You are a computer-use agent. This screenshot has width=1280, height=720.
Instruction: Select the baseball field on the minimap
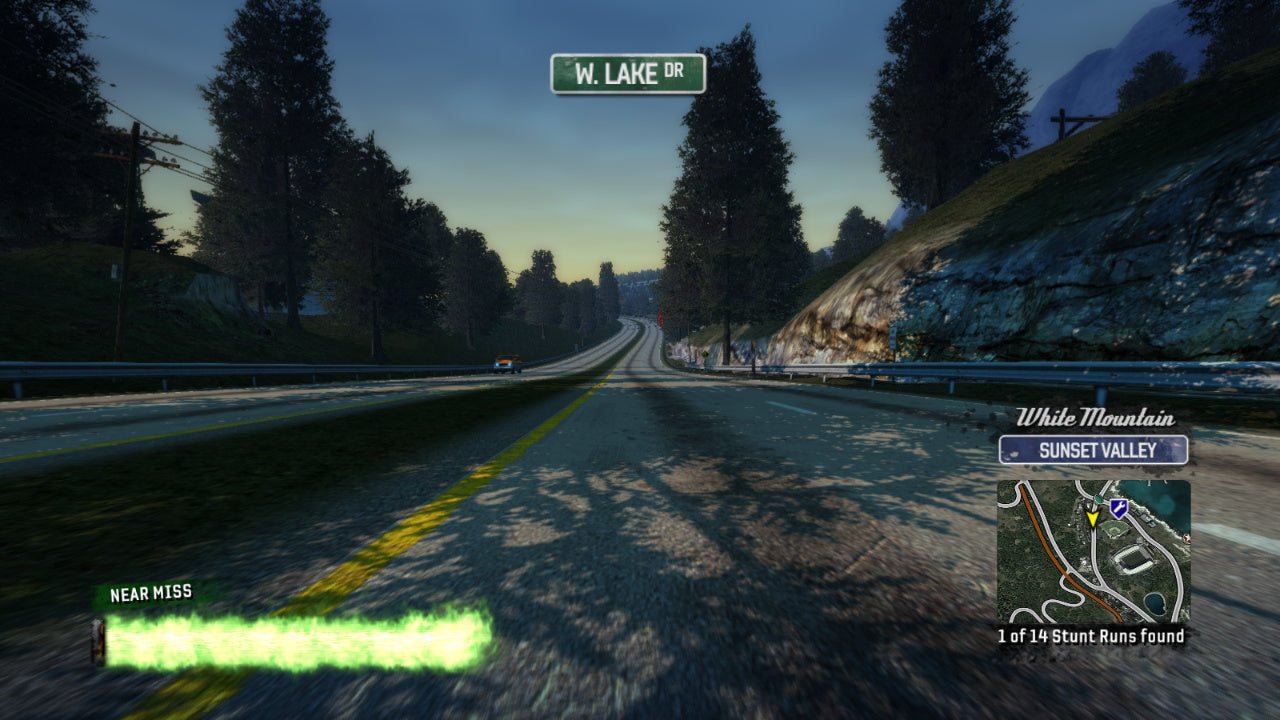tap(1114, 528)
